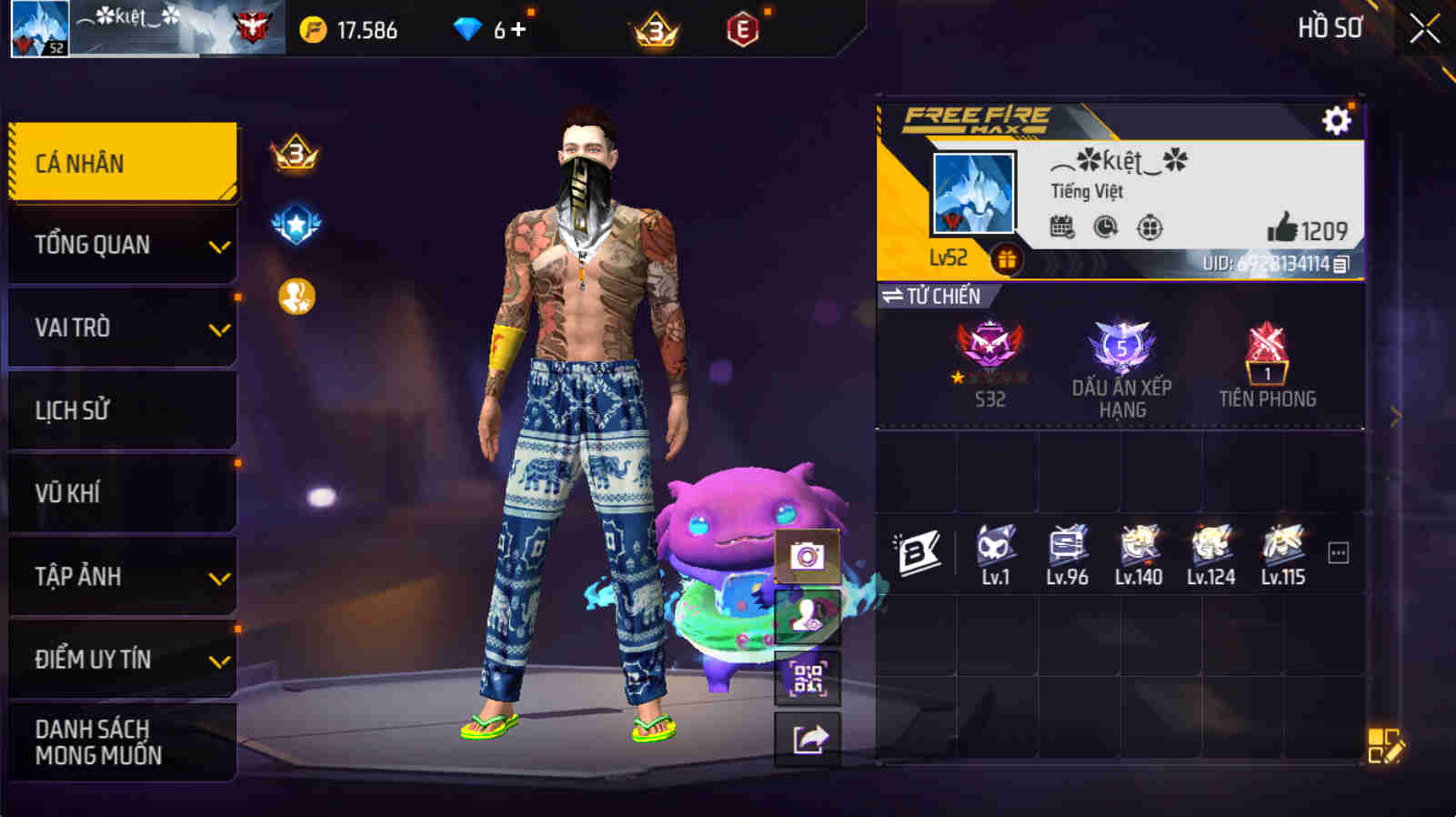Open DANH SÁCH MONG MUỐN
This screenshot has width=1456, height=817.
pos(122,741)
